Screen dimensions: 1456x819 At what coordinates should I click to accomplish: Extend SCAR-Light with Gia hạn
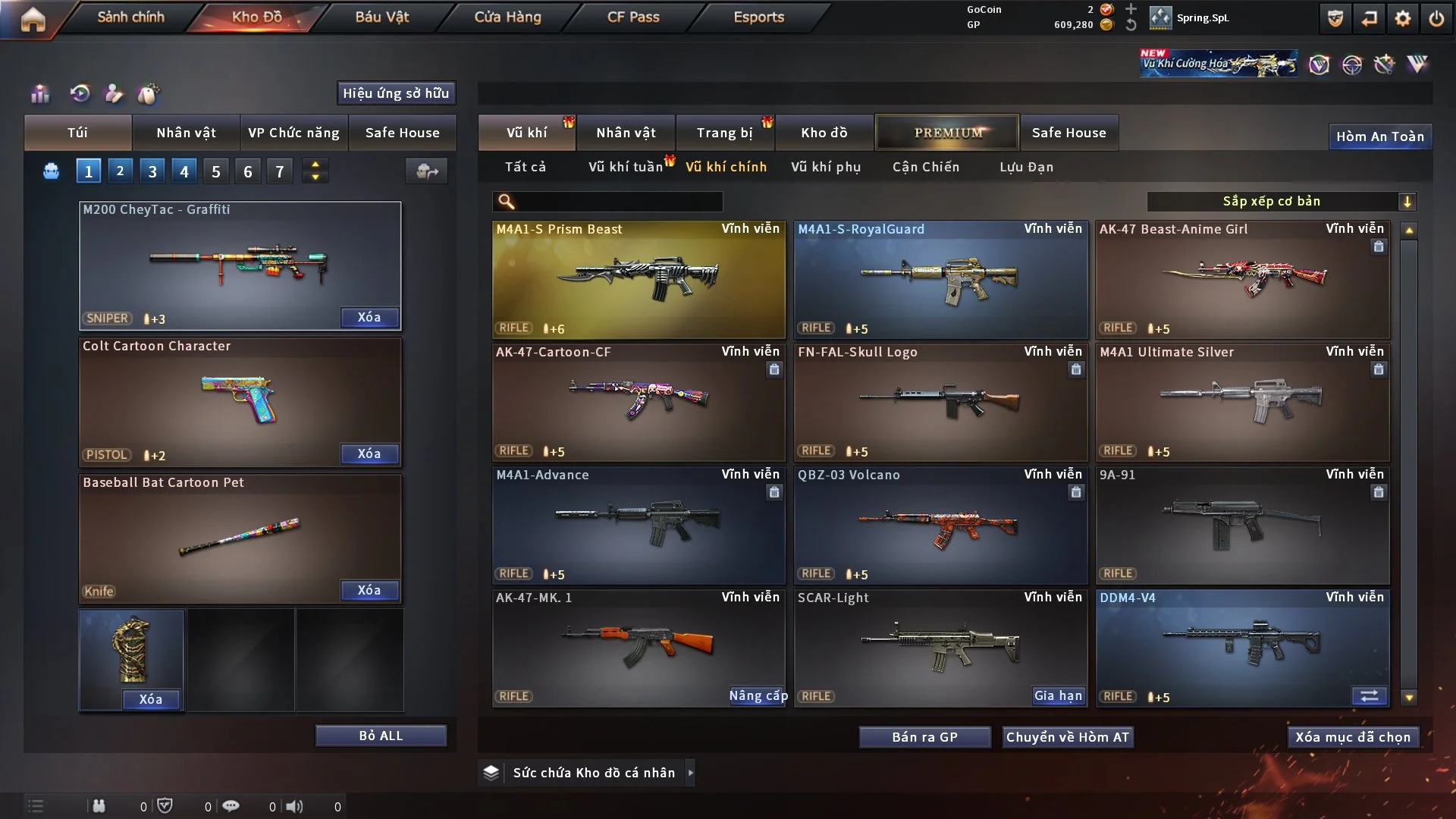(x=1059, y=695)
